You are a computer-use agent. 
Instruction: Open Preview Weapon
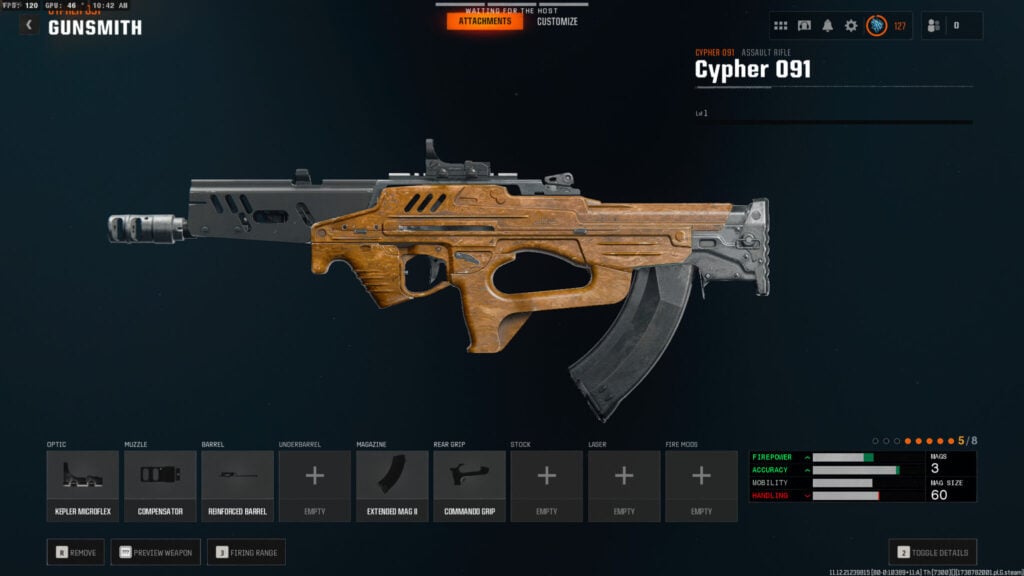pyautogui.click(x=155, y=552)
